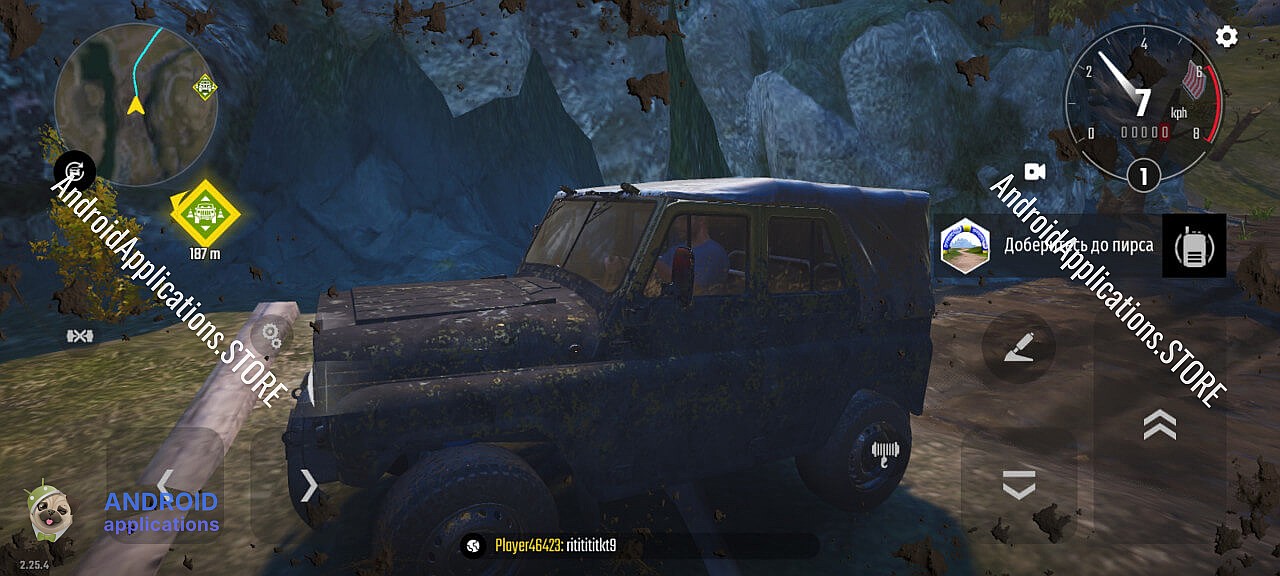
Task: Activate the walkie-talkie radio button
Action: [x=1193, y=246]
